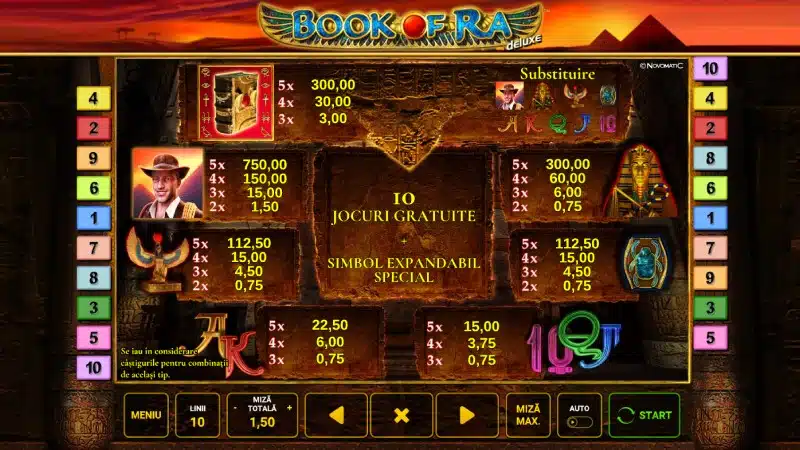
Task: Open the MENIU button
Action: click(x=146, y=415)
